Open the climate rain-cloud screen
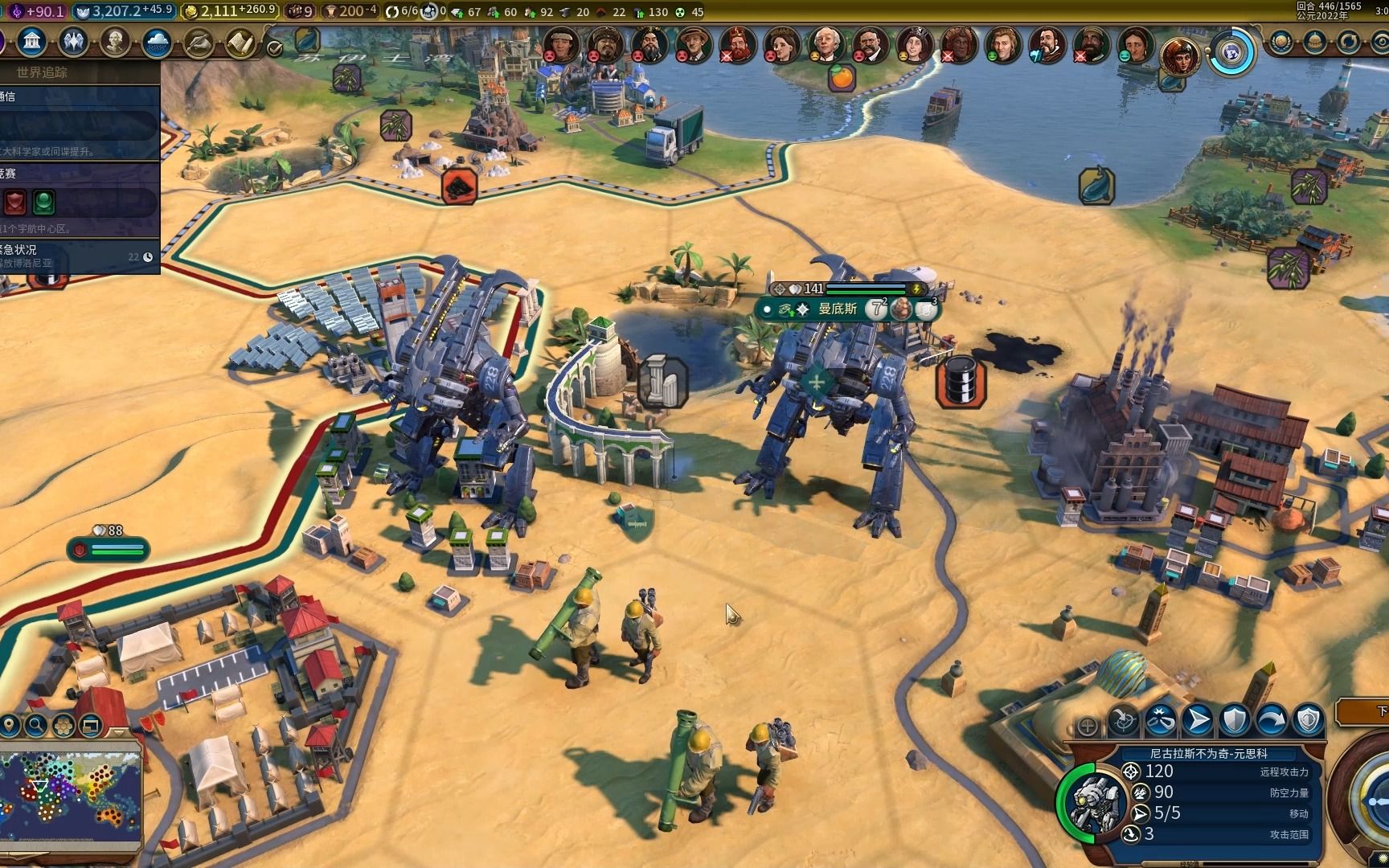The width and height of the screenshot is (1389, 868). (x=157, y=43)
